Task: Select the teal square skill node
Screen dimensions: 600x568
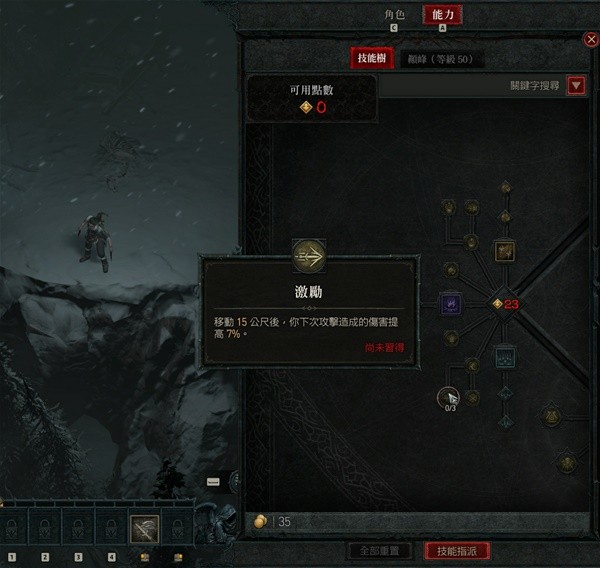Action: (x=504, y=355)
